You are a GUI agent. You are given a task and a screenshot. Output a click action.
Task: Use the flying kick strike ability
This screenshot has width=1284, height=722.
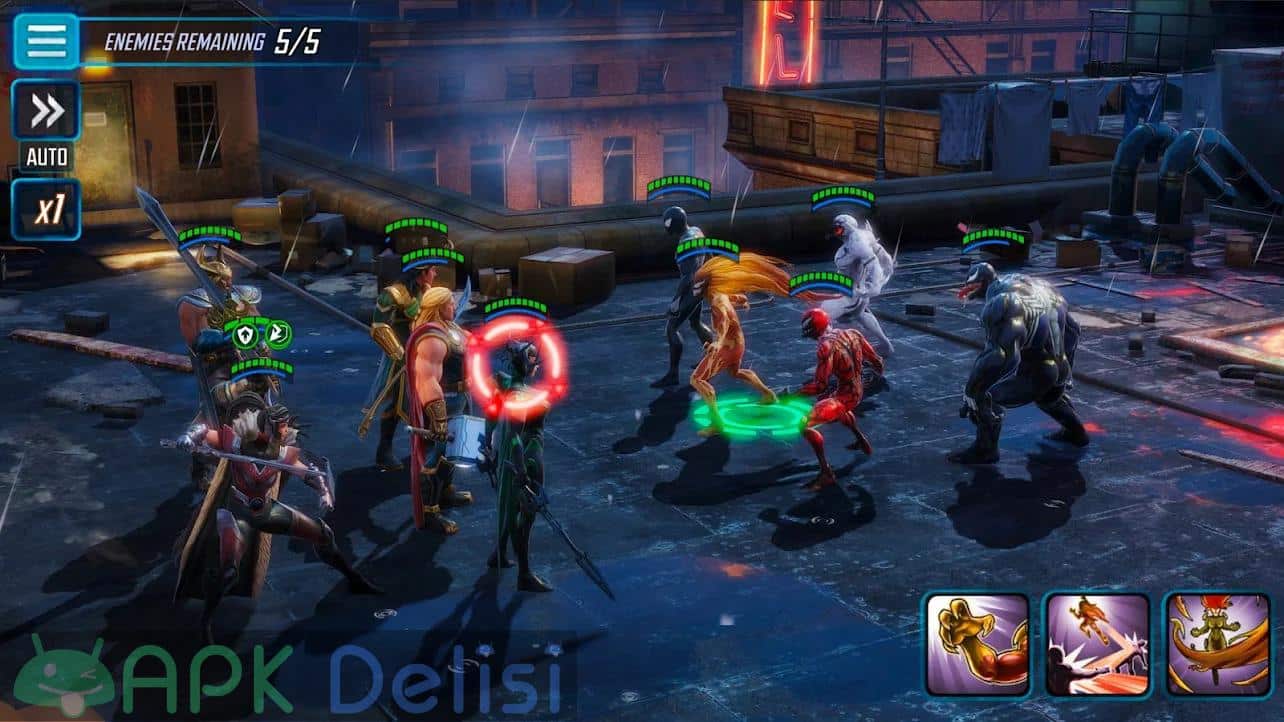(x=1096, y=644)
